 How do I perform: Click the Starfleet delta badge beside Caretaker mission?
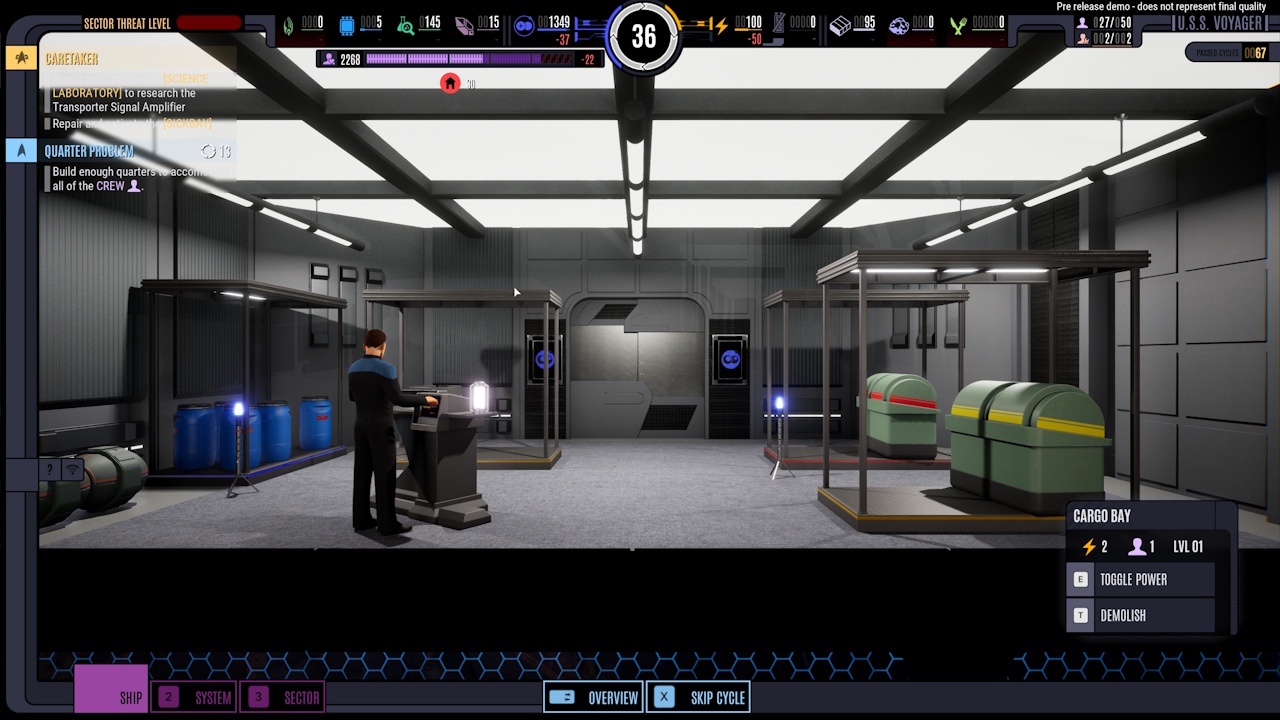click(x=20, y=58)
